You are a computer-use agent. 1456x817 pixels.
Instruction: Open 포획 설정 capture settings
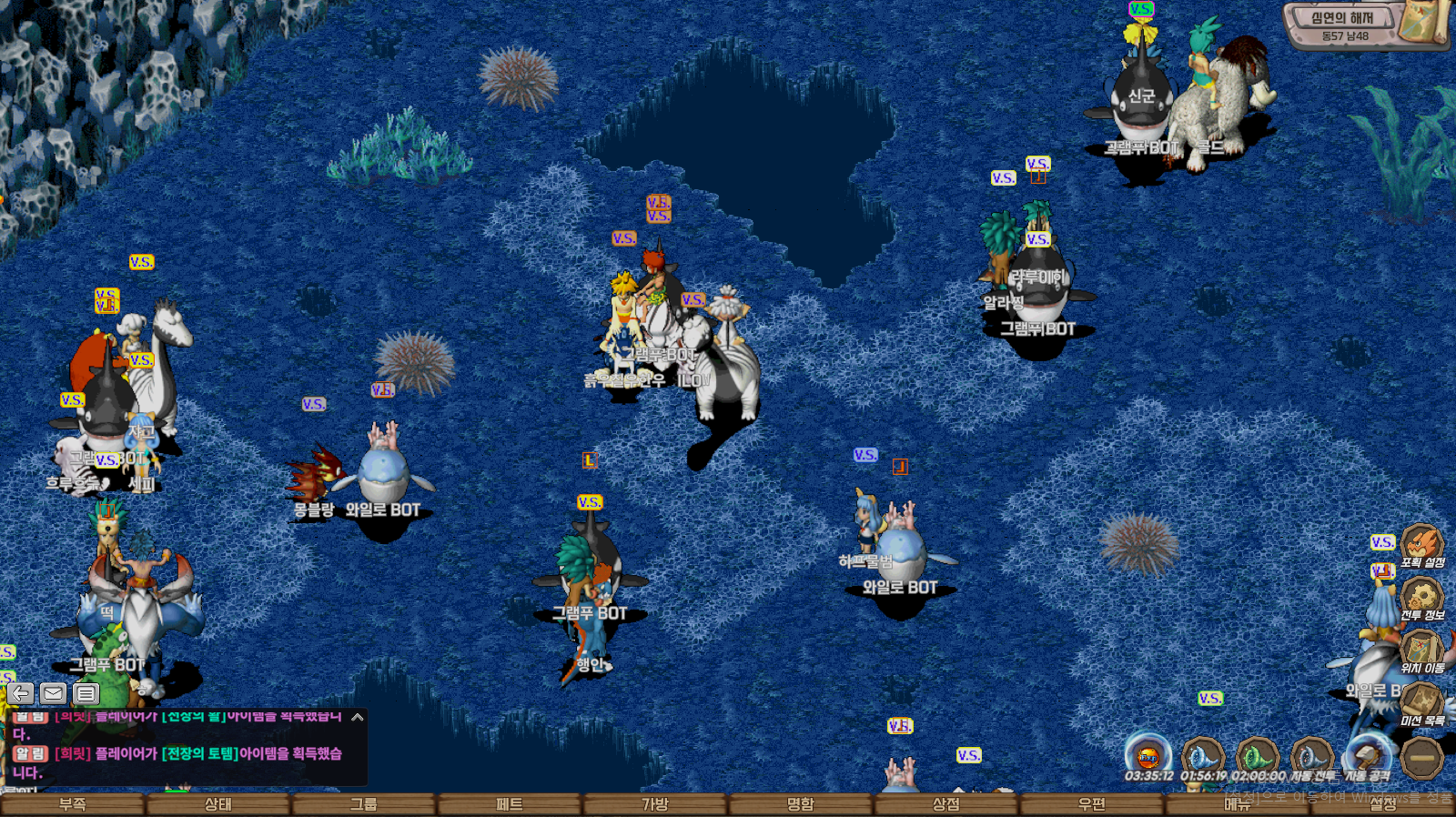tap(1421, 545)
